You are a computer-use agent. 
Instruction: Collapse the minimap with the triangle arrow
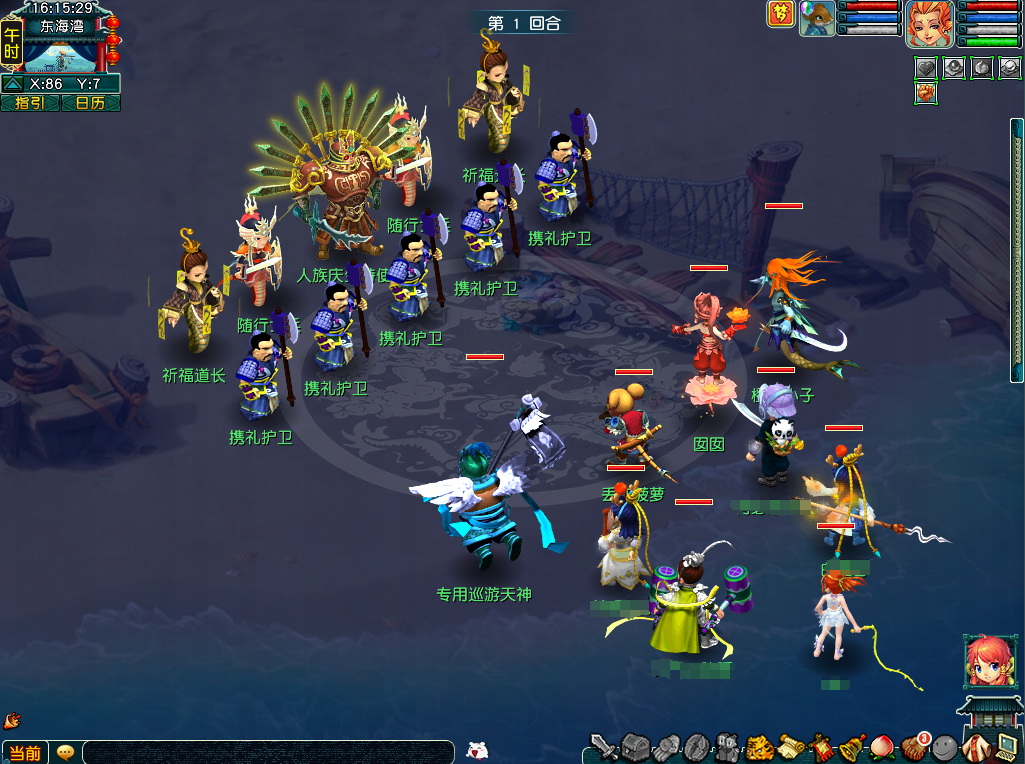point(14,84)
